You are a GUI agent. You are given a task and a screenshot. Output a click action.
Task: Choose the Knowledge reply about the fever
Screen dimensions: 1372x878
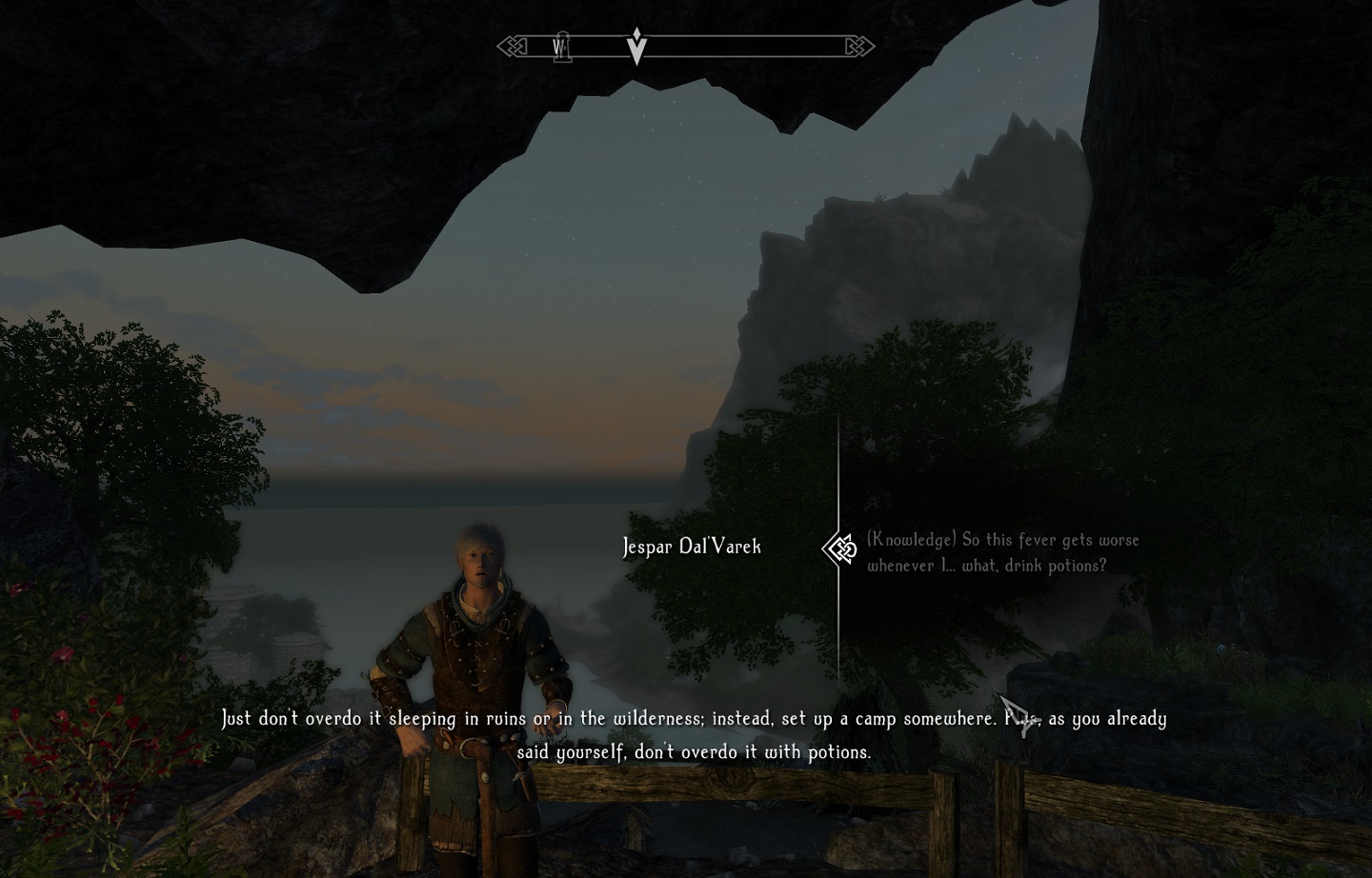click(x=1002, y=552)
